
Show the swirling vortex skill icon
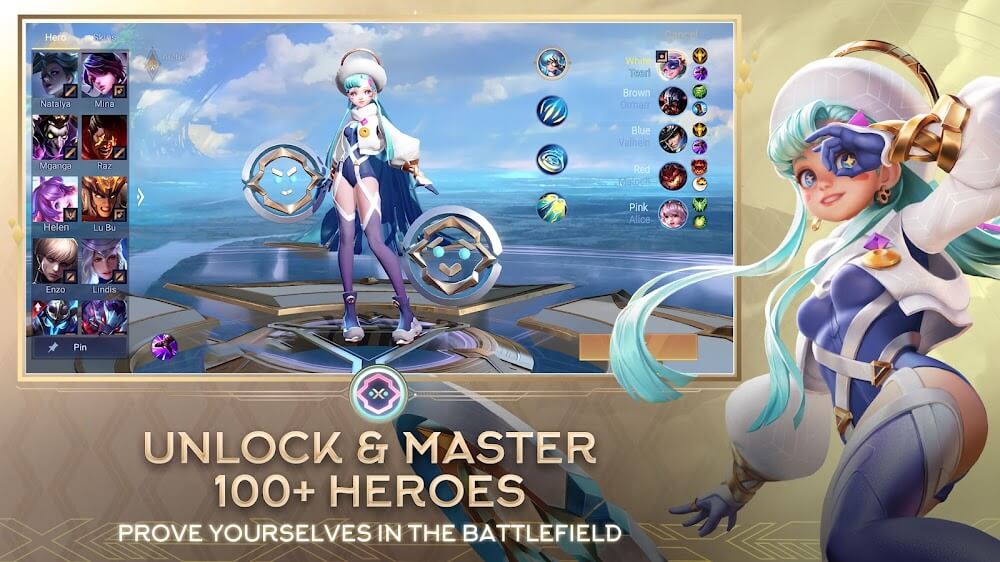(551, 159)
